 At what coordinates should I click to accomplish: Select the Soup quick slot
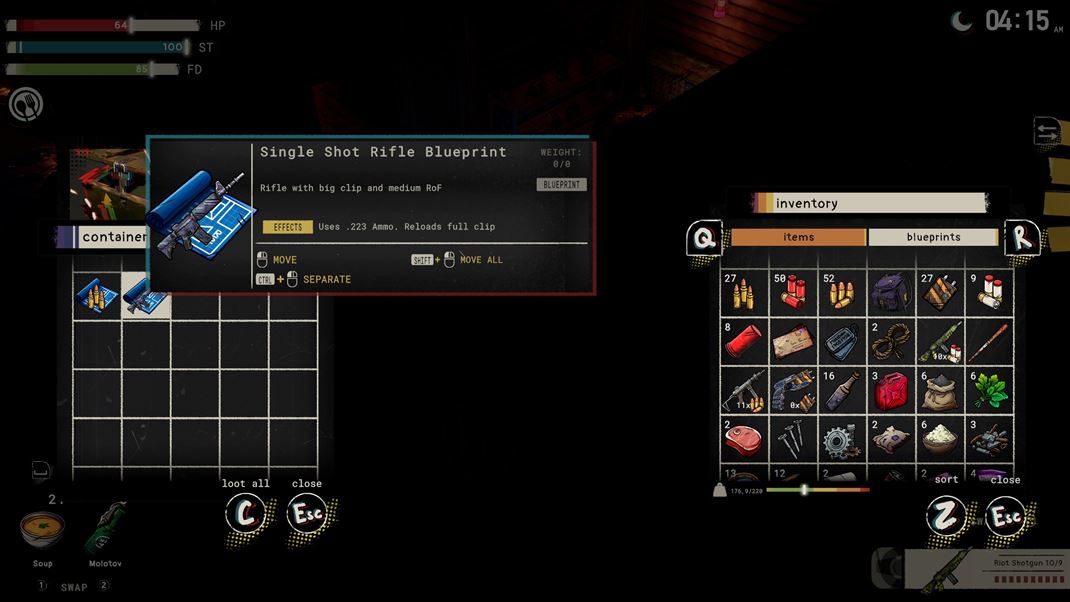click(42, 530)
